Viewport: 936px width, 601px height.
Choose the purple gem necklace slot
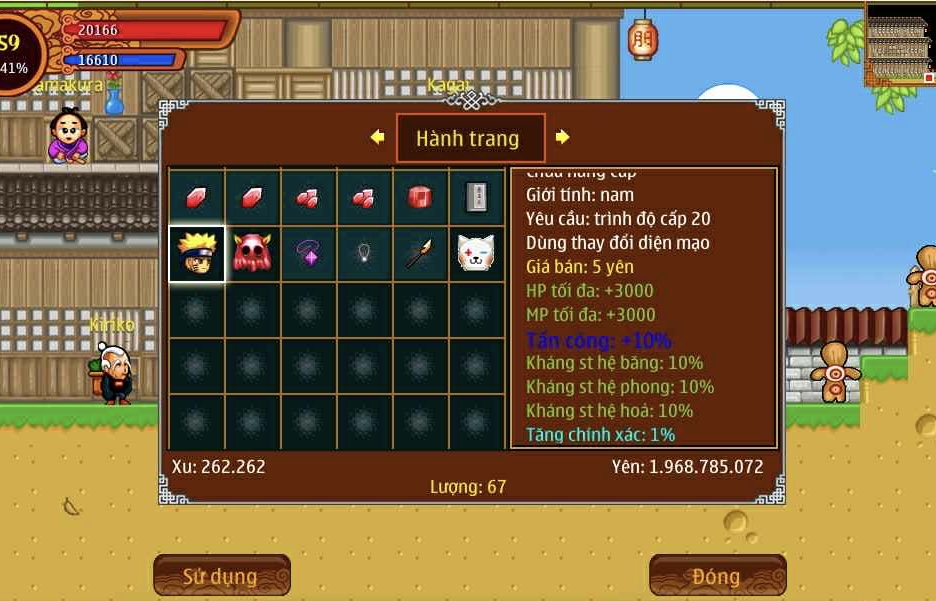(308, 254)
